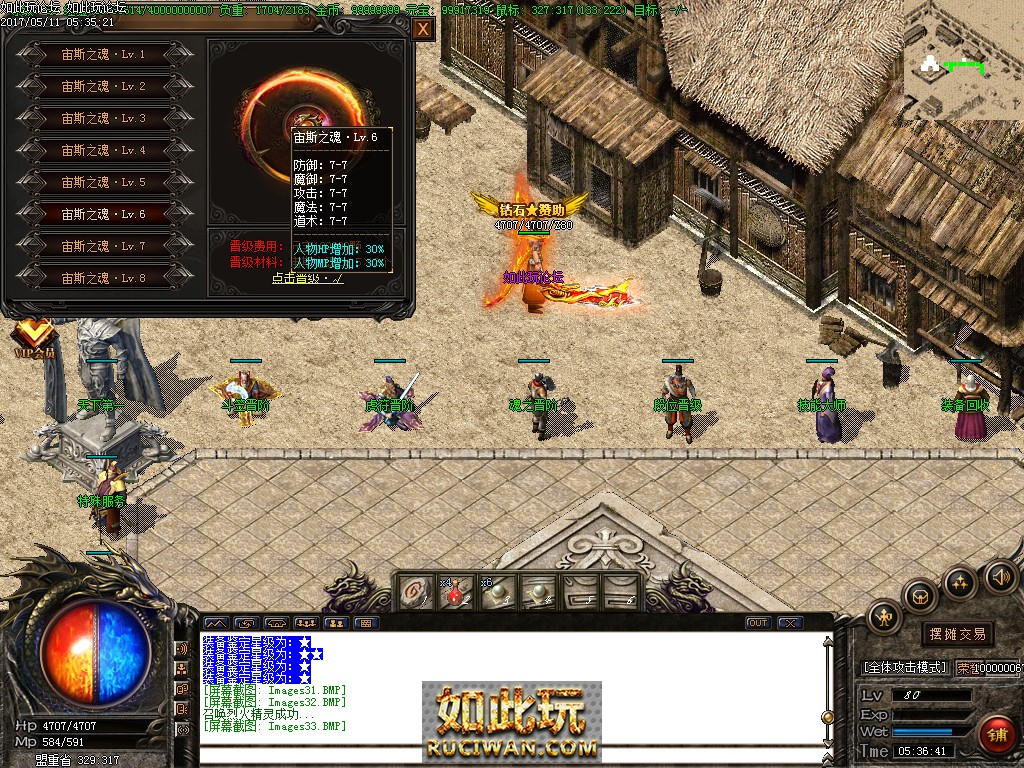The width and height of the screenshot is (1024, 768).
Task: Click the 点击晋级 upgrade link
Action: [x=307, y=278]
